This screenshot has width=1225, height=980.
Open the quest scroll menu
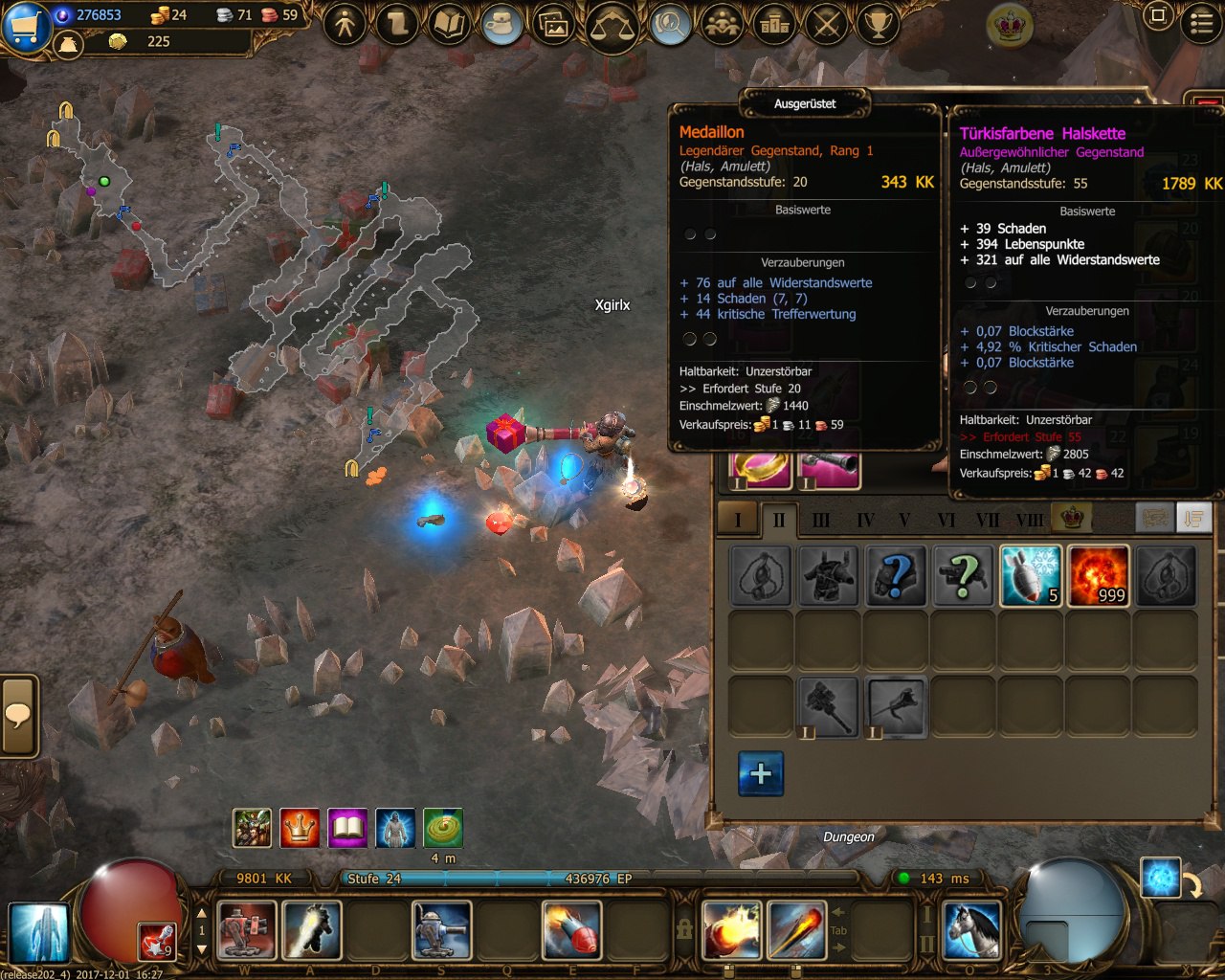tap(397, 23)
